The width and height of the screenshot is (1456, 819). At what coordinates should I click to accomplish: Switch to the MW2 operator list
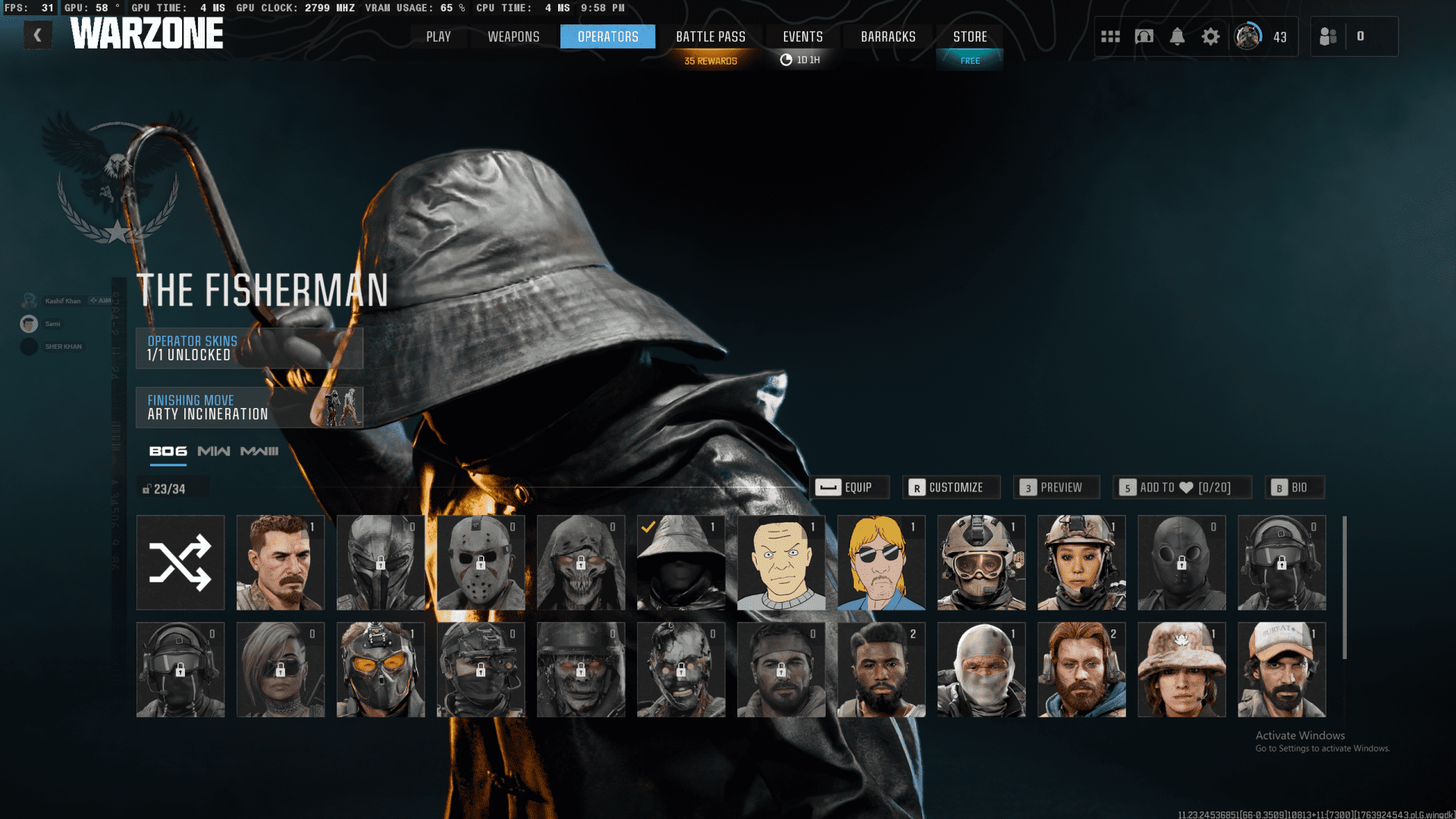[213, 450]
